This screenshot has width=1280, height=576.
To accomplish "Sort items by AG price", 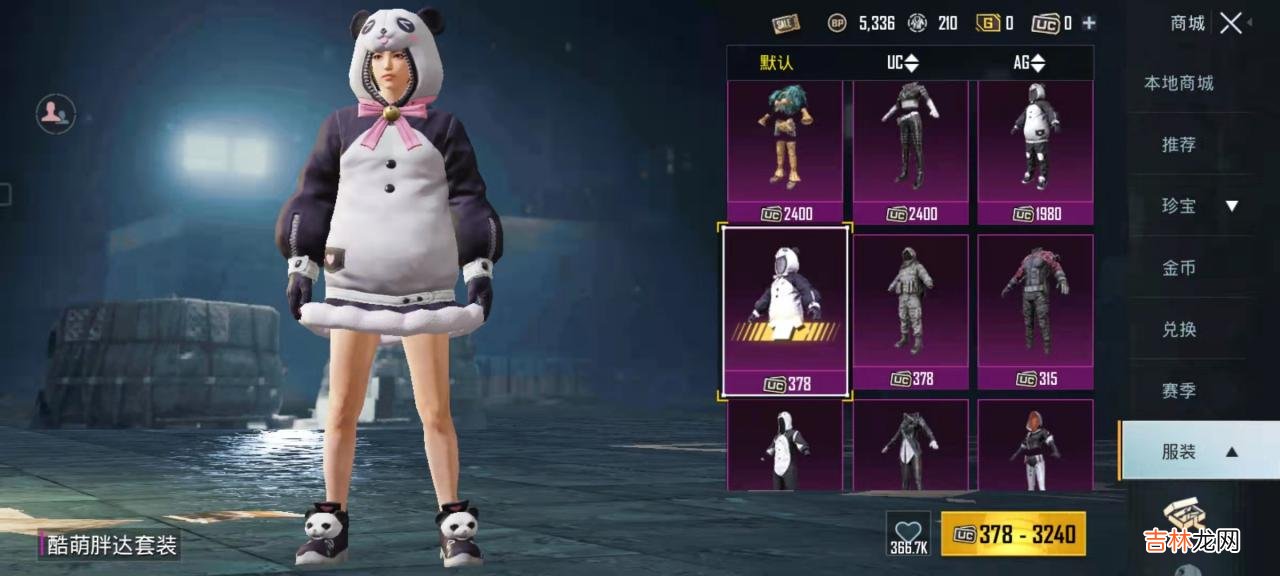I will coord(1028,63).
